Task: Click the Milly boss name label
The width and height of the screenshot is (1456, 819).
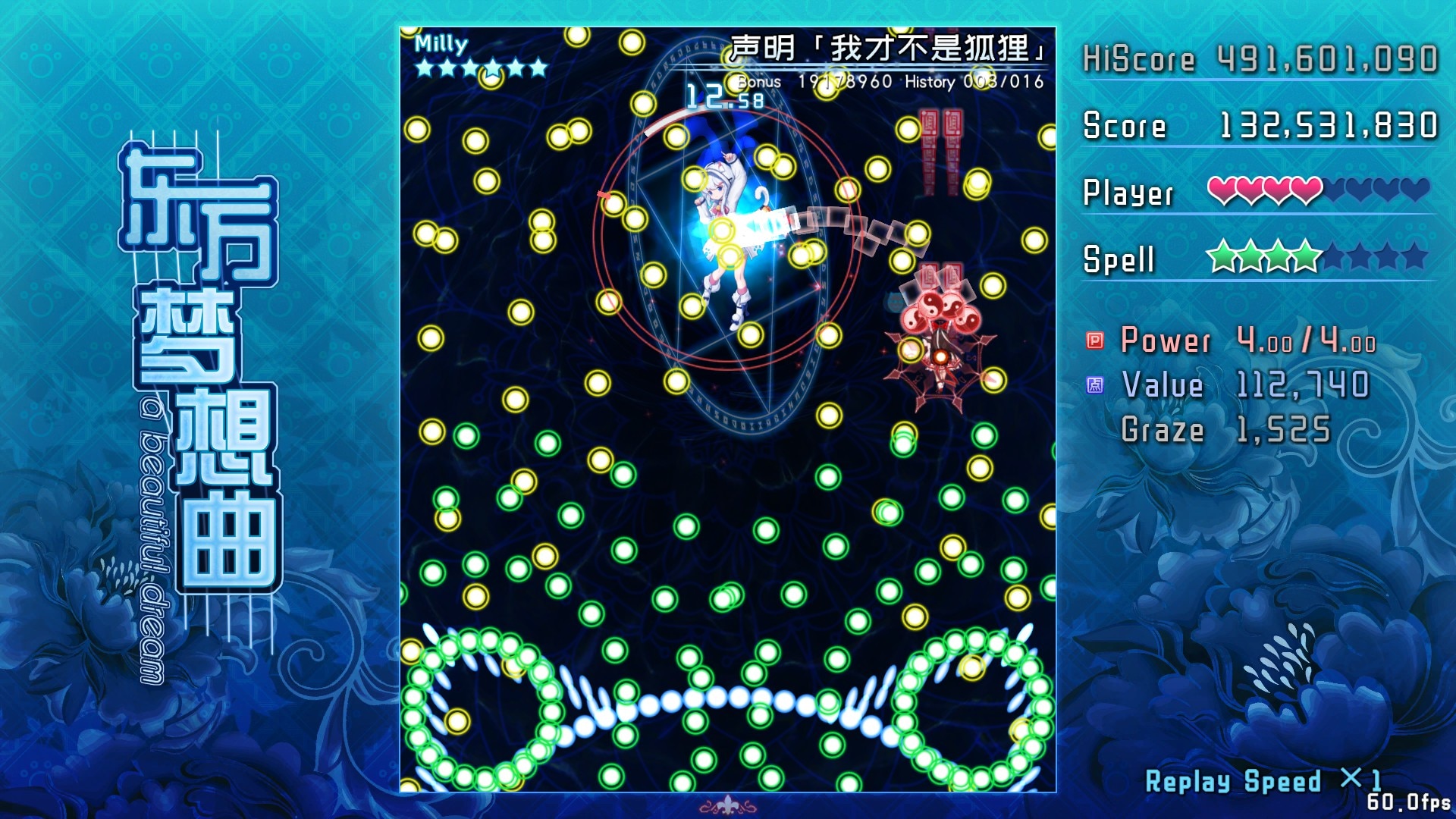Action: [442, 44]
